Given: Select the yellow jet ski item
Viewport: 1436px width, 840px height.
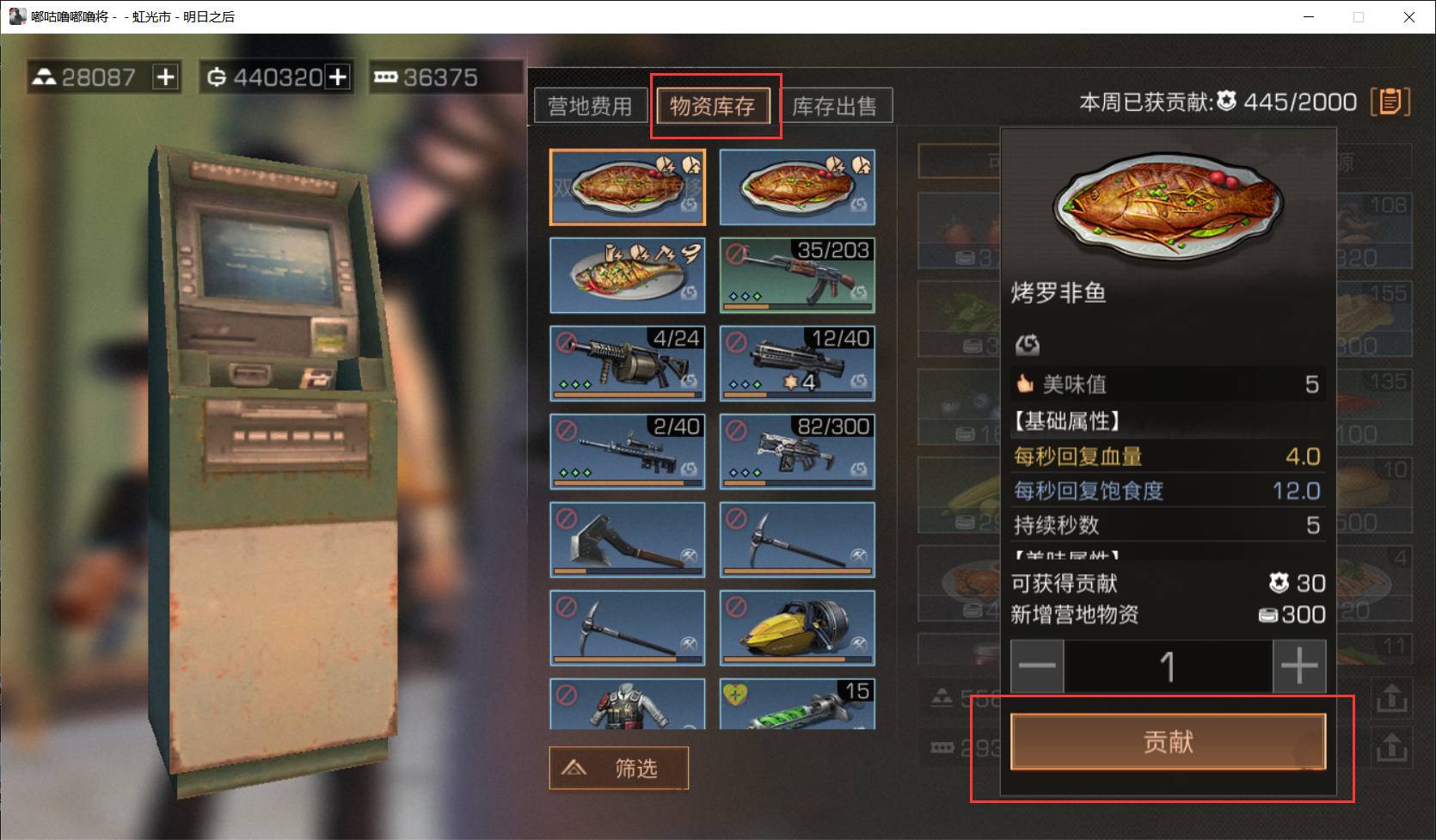Looking at the screenshot, I should [796, 628].
